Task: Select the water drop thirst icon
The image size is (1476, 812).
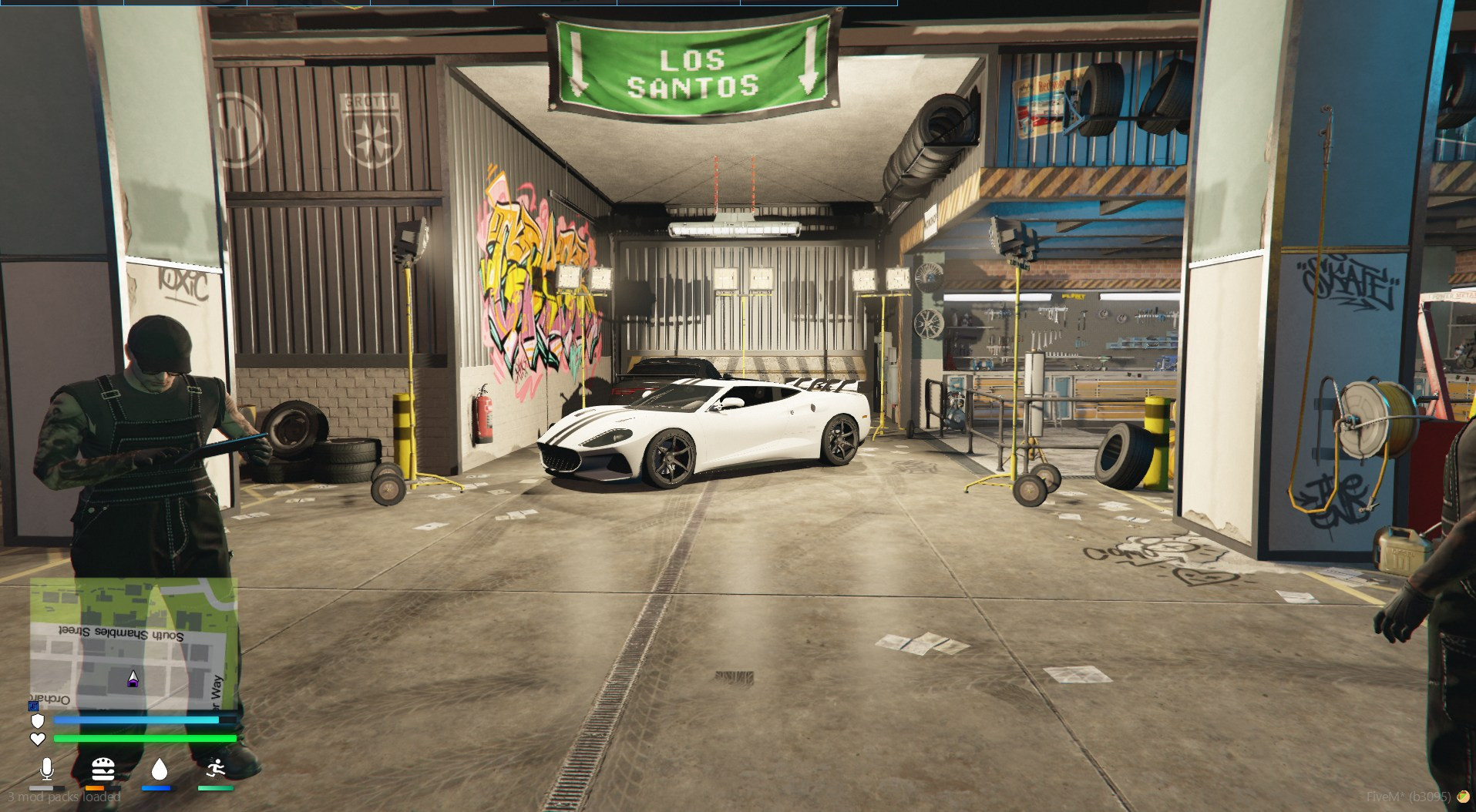Action: 159,769
